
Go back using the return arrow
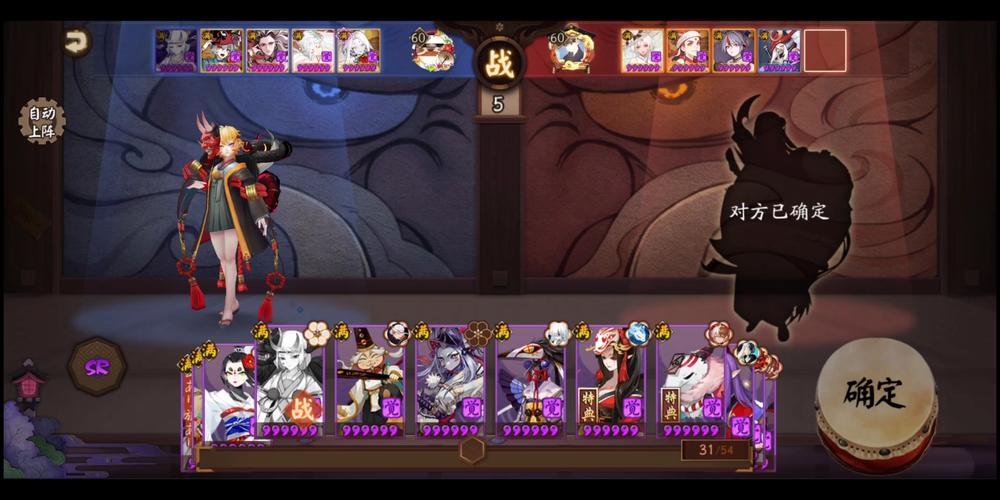76,42
